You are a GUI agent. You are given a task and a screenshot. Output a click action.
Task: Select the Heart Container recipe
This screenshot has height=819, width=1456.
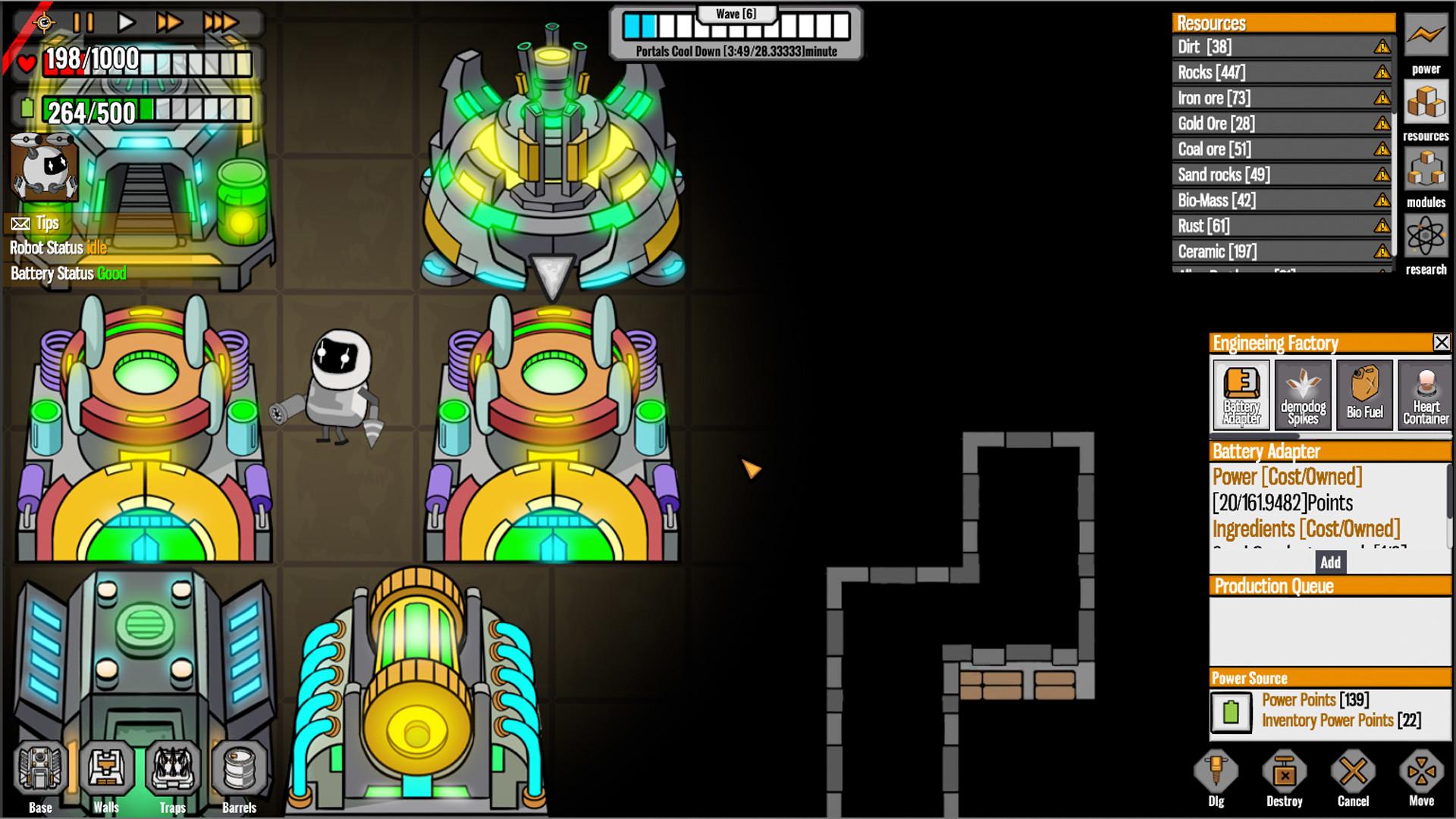pyautogui.click(x=1425, y=394)
